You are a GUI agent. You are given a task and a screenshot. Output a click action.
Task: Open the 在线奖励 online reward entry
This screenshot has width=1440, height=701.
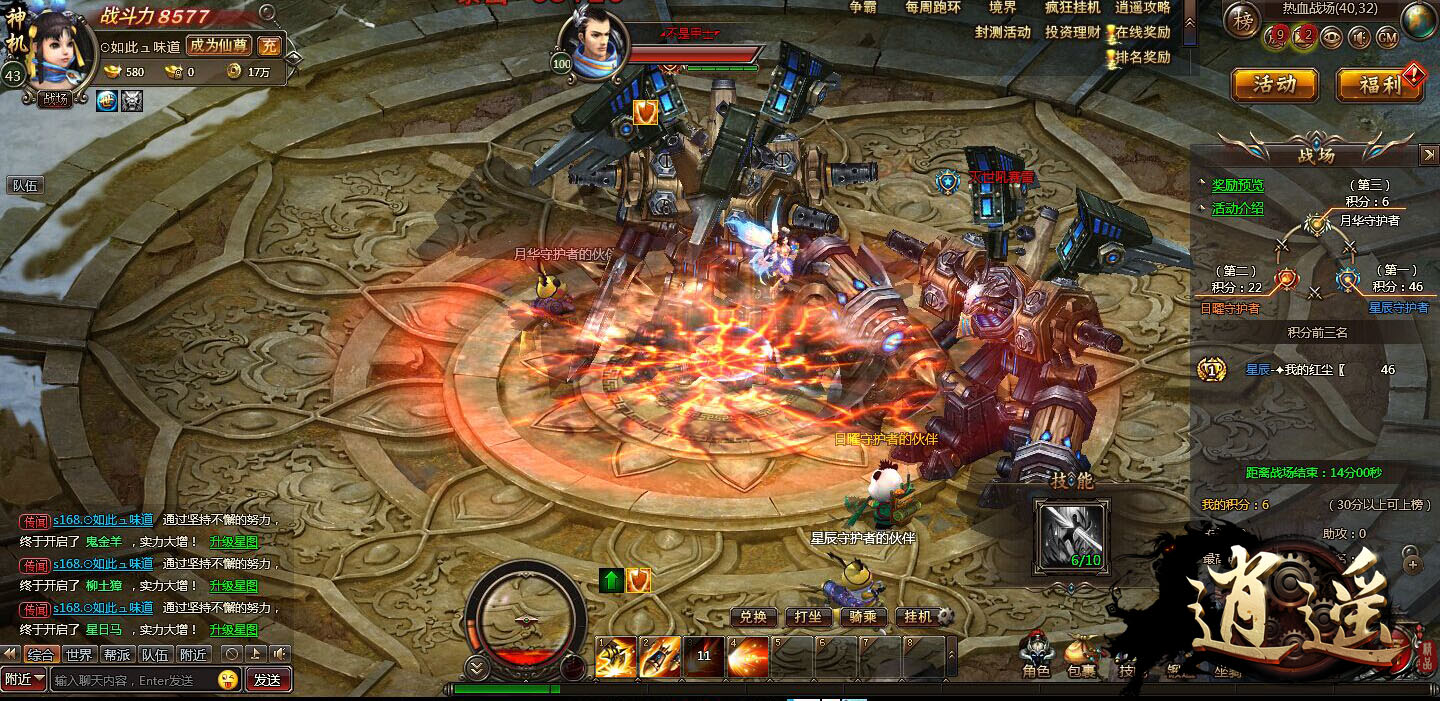click(x=1142, y=32)
